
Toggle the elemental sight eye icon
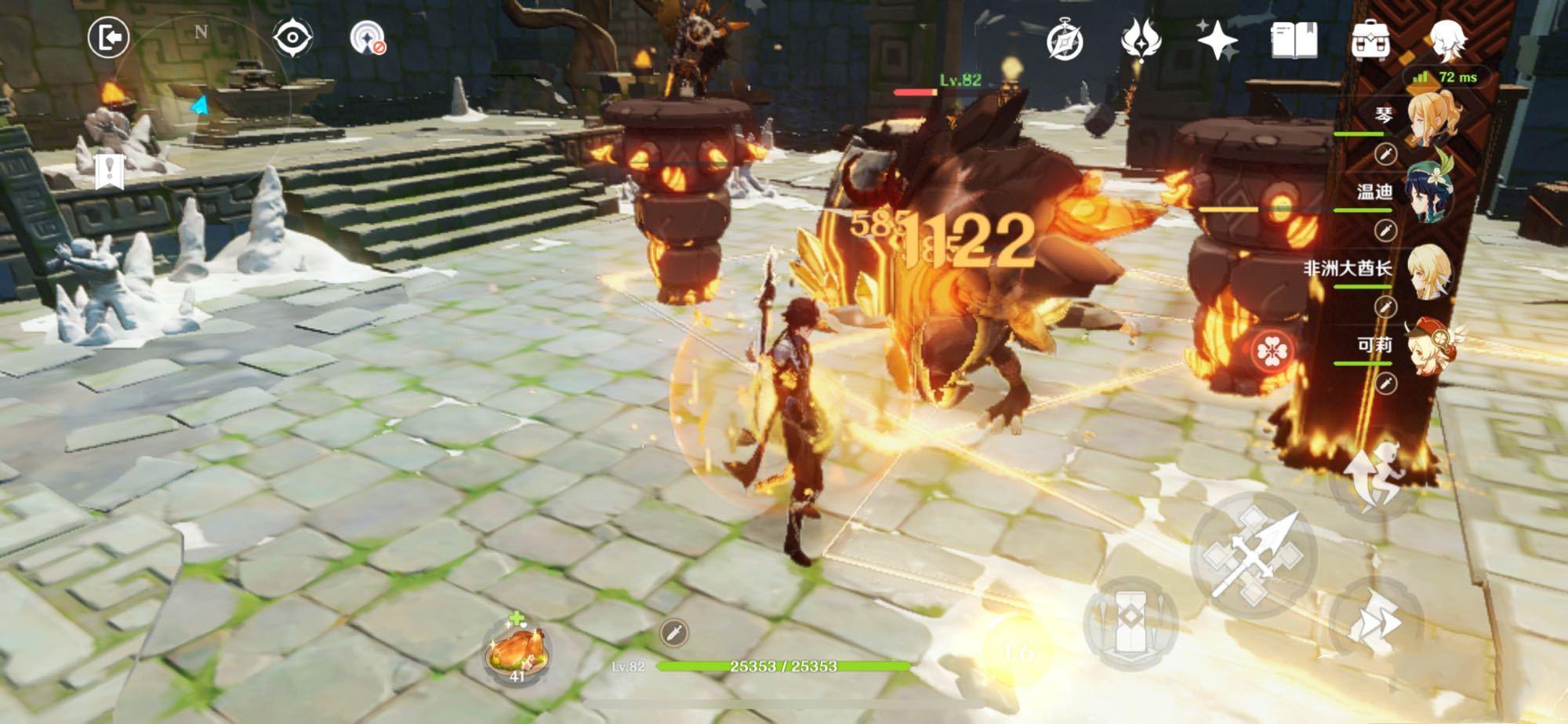(x=292, y=38)
